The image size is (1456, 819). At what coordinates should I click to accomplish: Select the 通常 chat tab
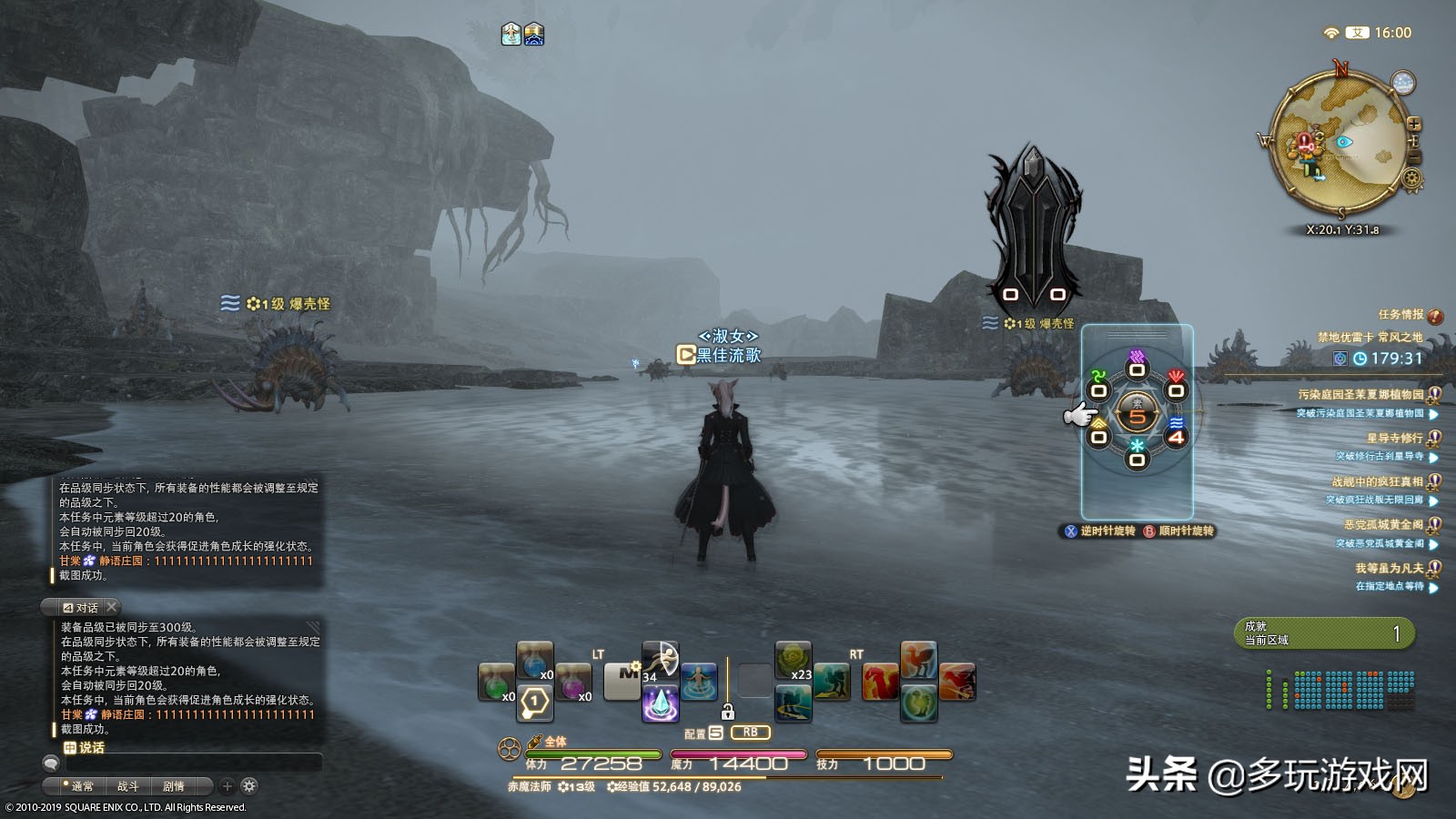[82, 786]
